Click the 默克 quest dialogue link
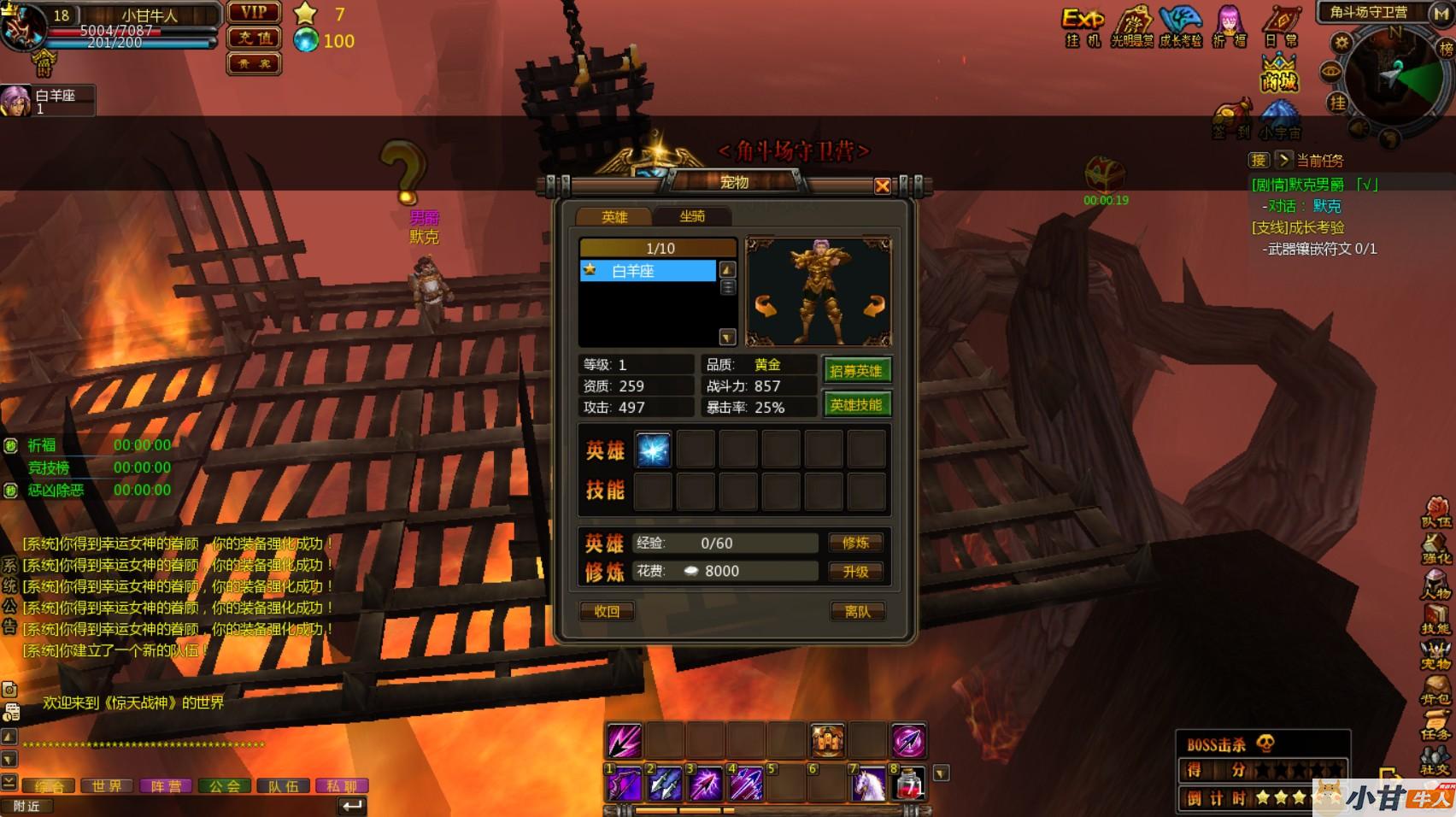Viewport: 1456px width, 817px height. (x=1327, y=206)
